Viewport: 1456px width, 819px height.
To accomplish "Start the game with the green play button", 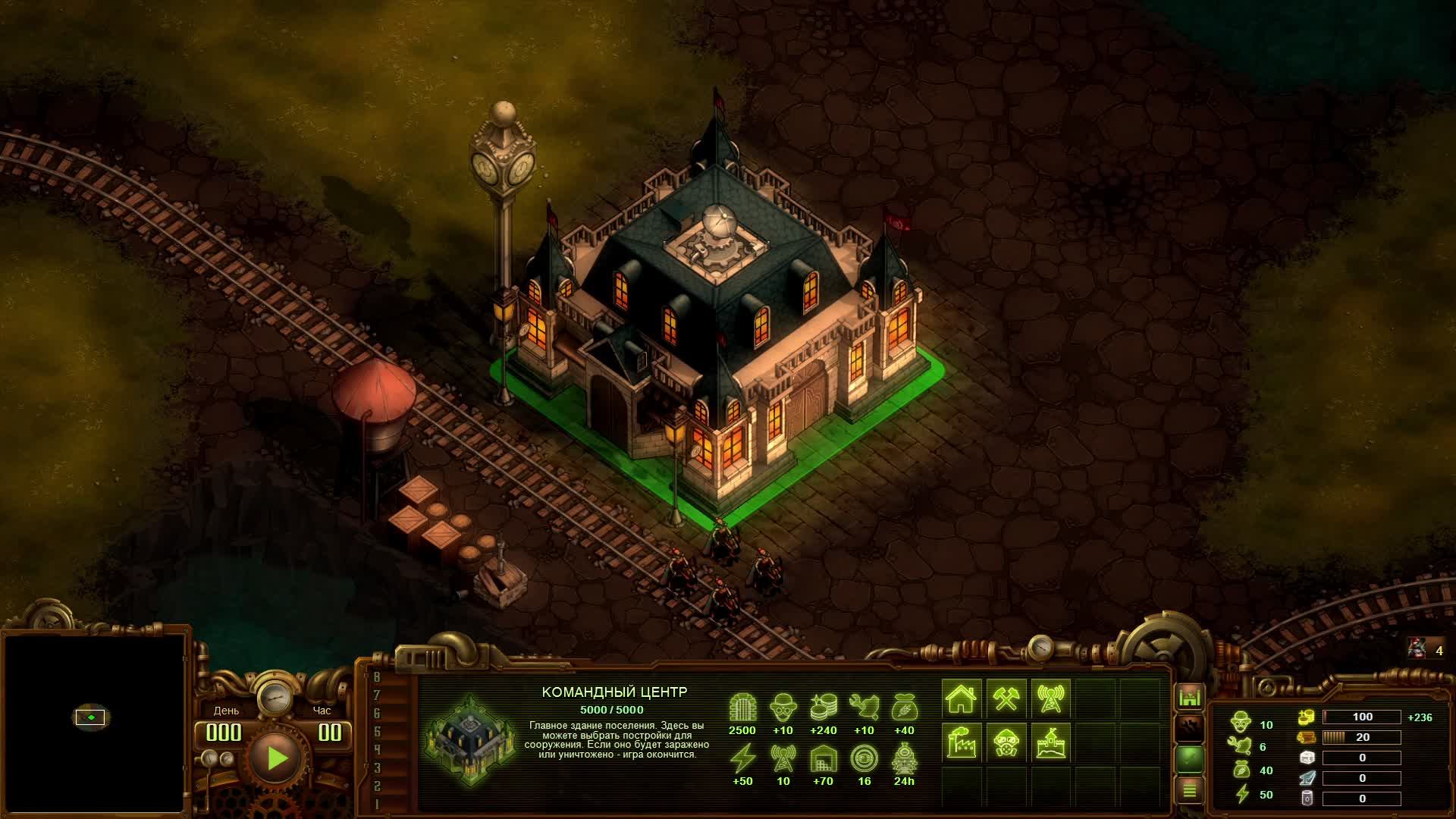I will coord(276,758).
